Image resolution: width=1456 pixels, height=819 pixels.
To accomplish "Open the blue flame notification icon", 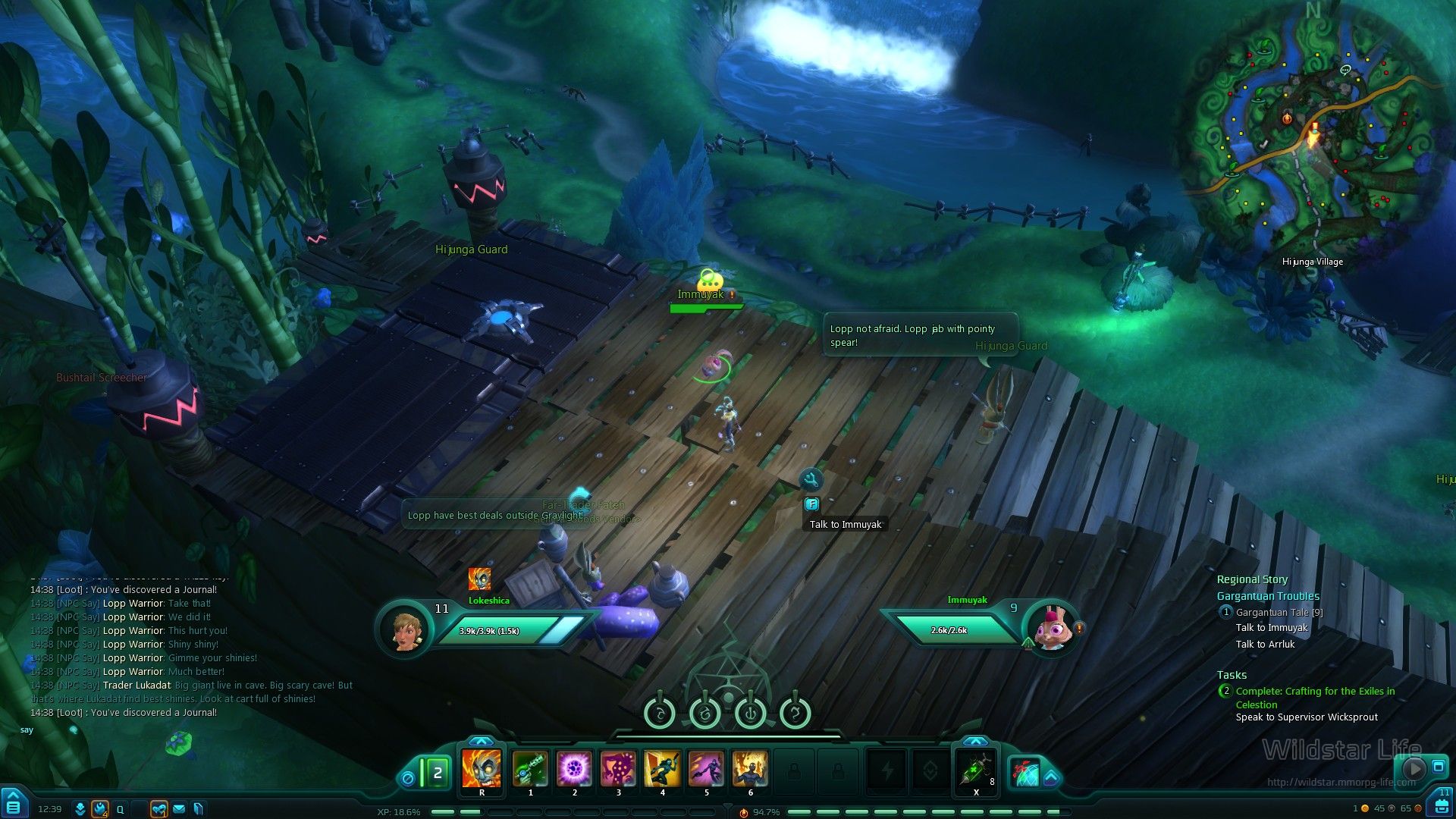I will [x=100, y=809].
